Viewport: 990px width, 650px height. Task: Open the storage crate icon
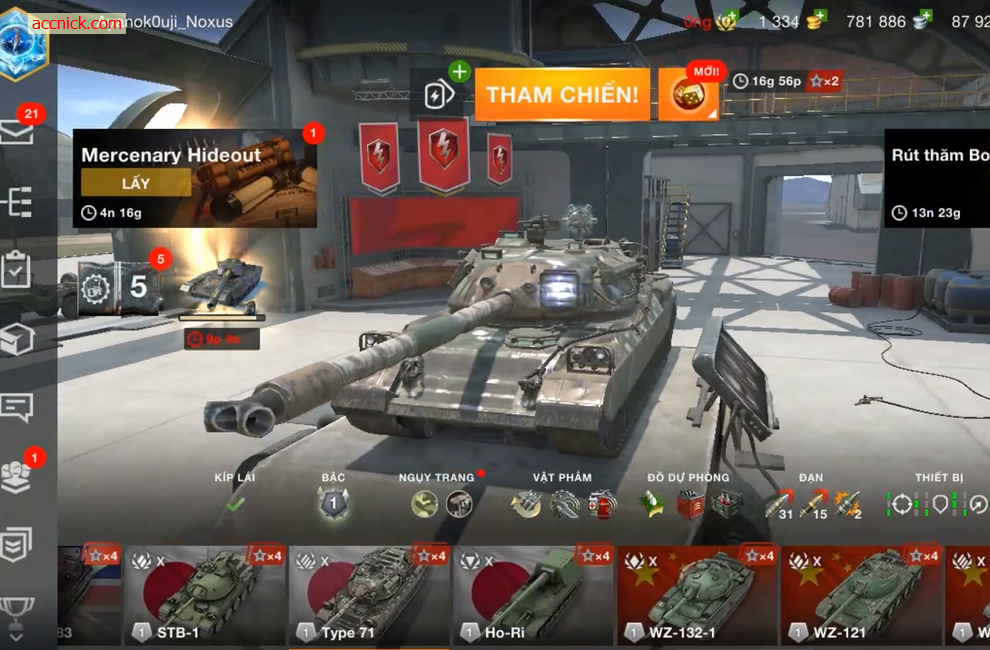tap(18, 340)
